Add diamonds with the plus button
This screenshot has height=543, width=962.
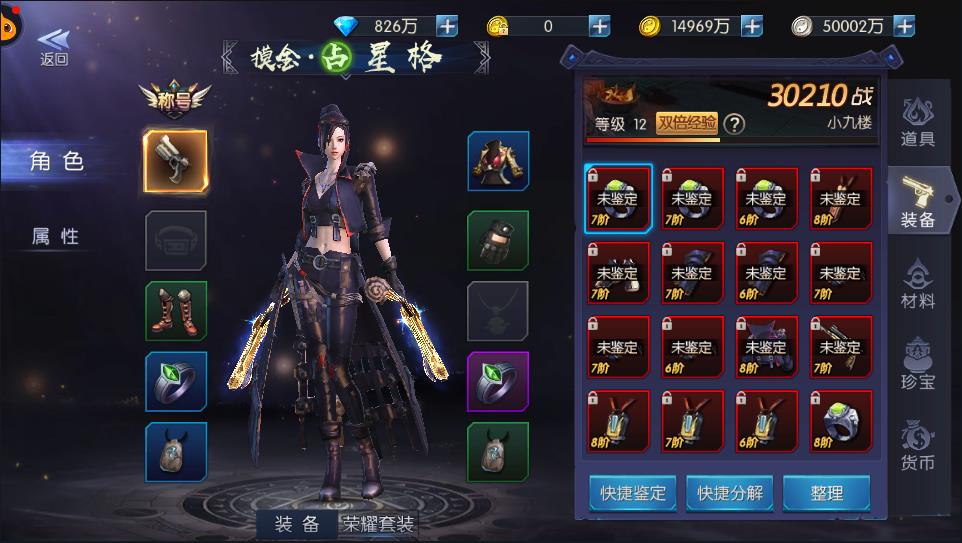(447, 26)
